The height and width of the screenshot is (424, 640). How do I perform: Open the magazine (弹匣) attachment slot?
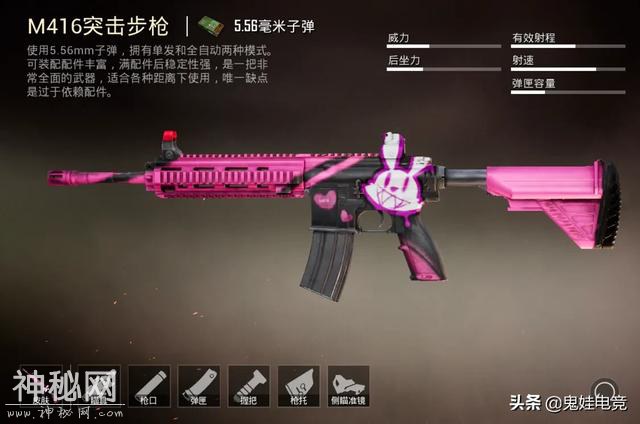click(199, 385)
